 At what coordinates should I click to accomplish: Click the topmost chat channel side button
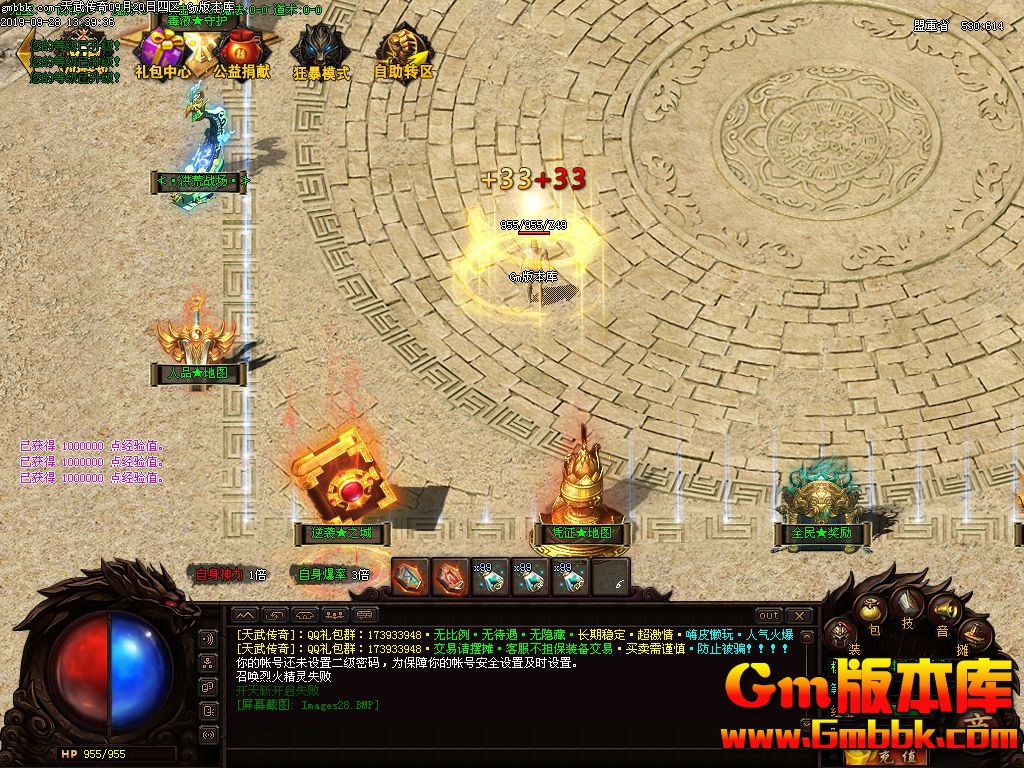tap(209, 639)
